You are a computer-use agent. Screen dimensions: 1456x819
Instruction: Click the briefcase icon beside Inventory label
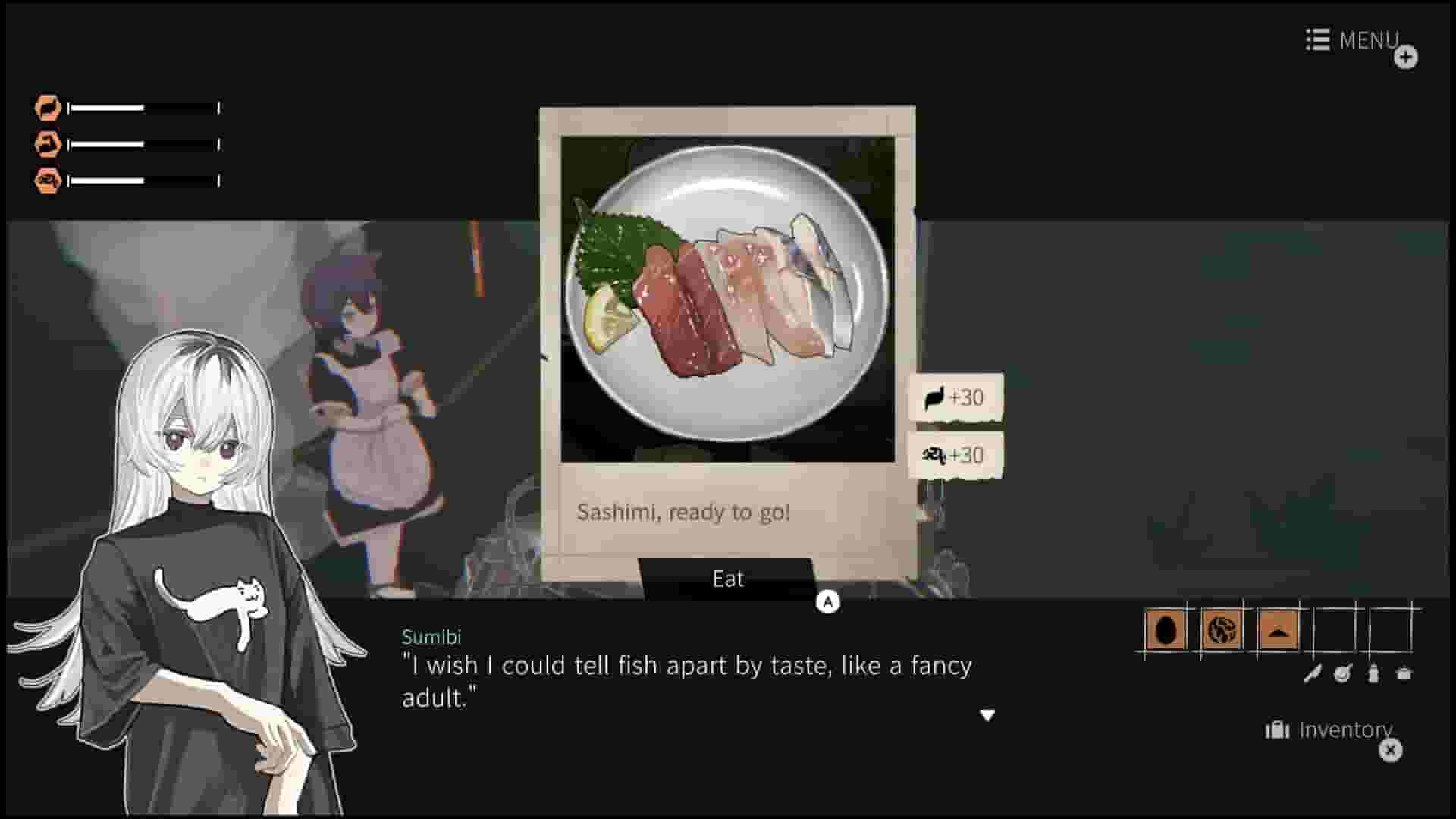click(x=1277, y=730)
